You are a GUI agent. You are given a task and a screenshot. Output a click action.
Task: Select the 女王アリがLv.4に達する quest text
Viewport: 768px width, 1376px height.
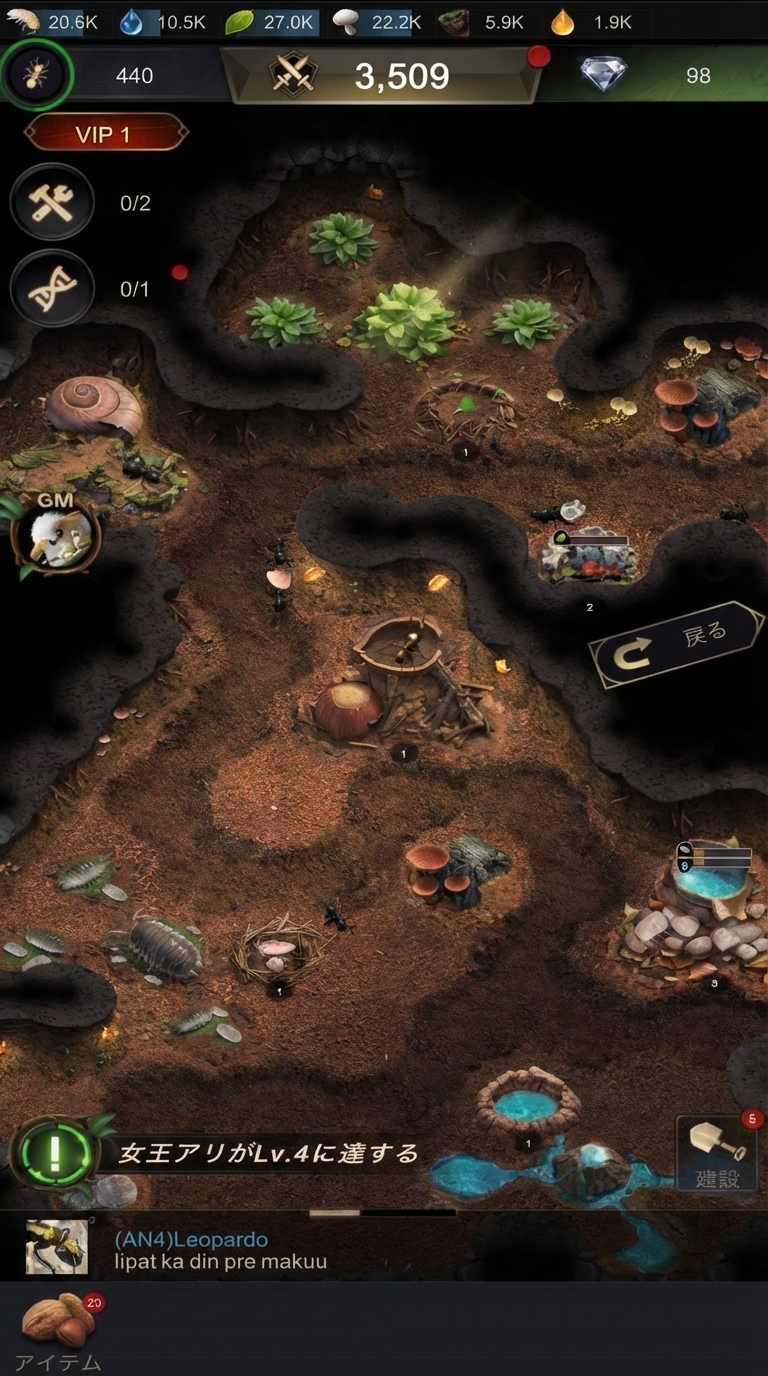(268, 1154)
